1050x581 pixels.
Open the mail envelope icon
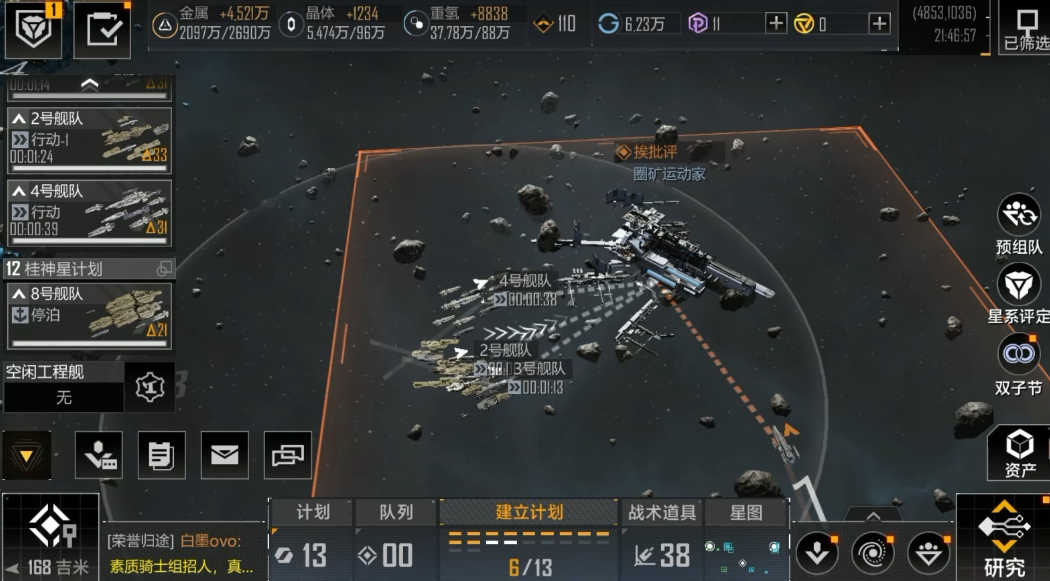coord(225,456)
